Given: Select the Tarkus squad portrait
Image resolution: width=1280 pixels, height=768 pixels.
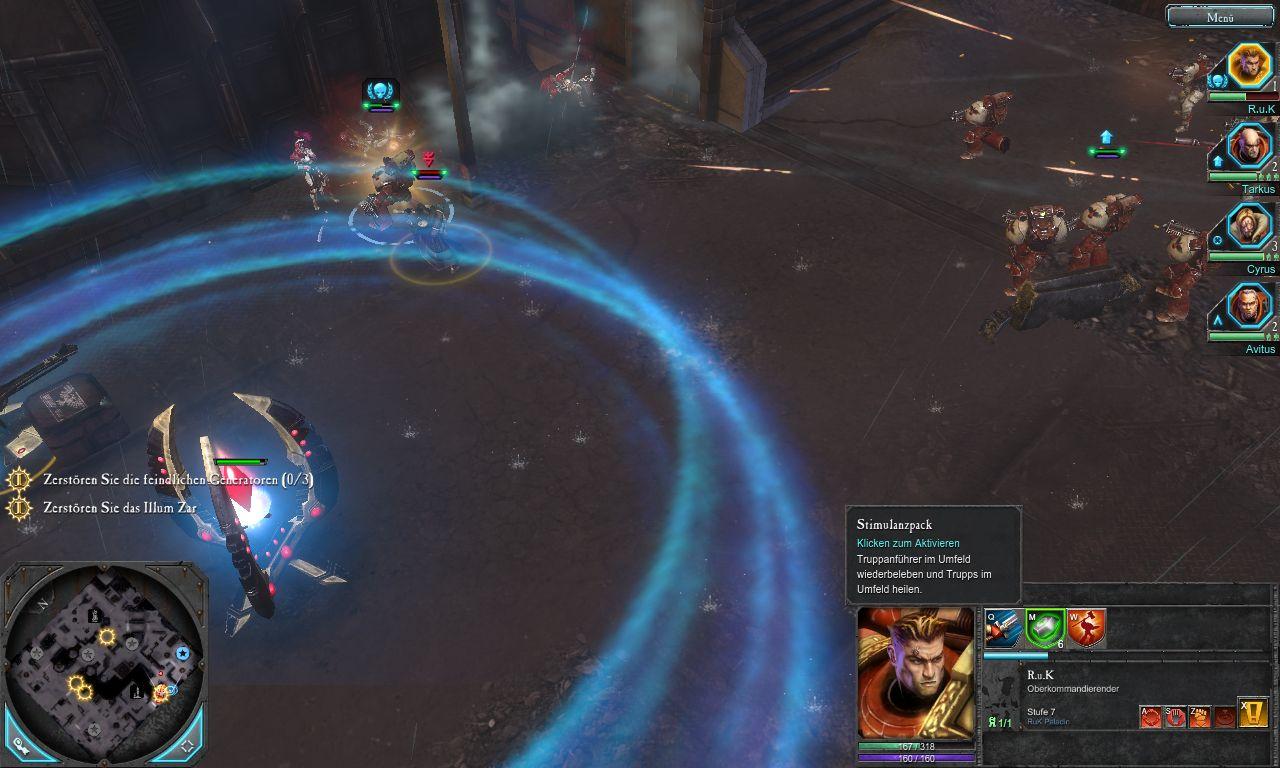Looking at the screenshot, I should tap(1248, 146).
